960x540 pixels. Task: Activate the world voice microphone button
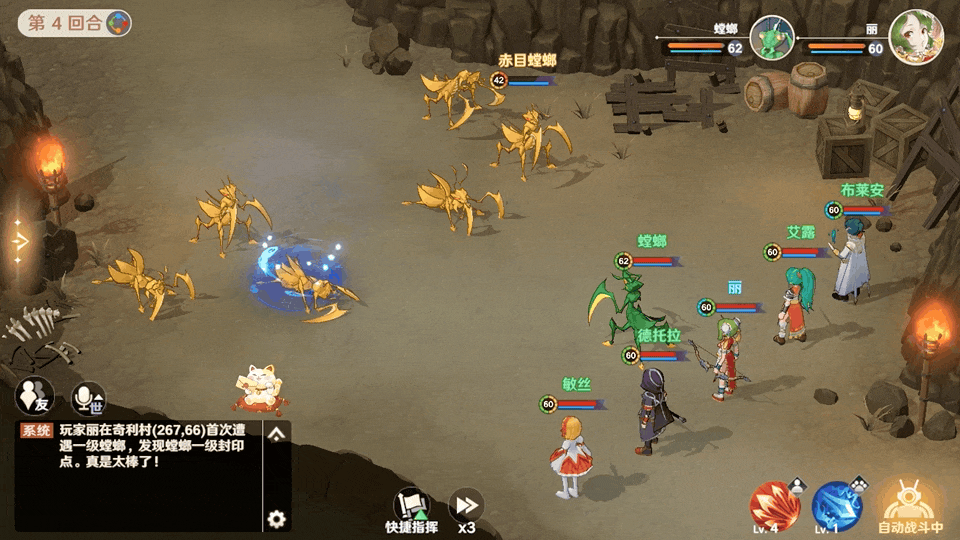88,398
